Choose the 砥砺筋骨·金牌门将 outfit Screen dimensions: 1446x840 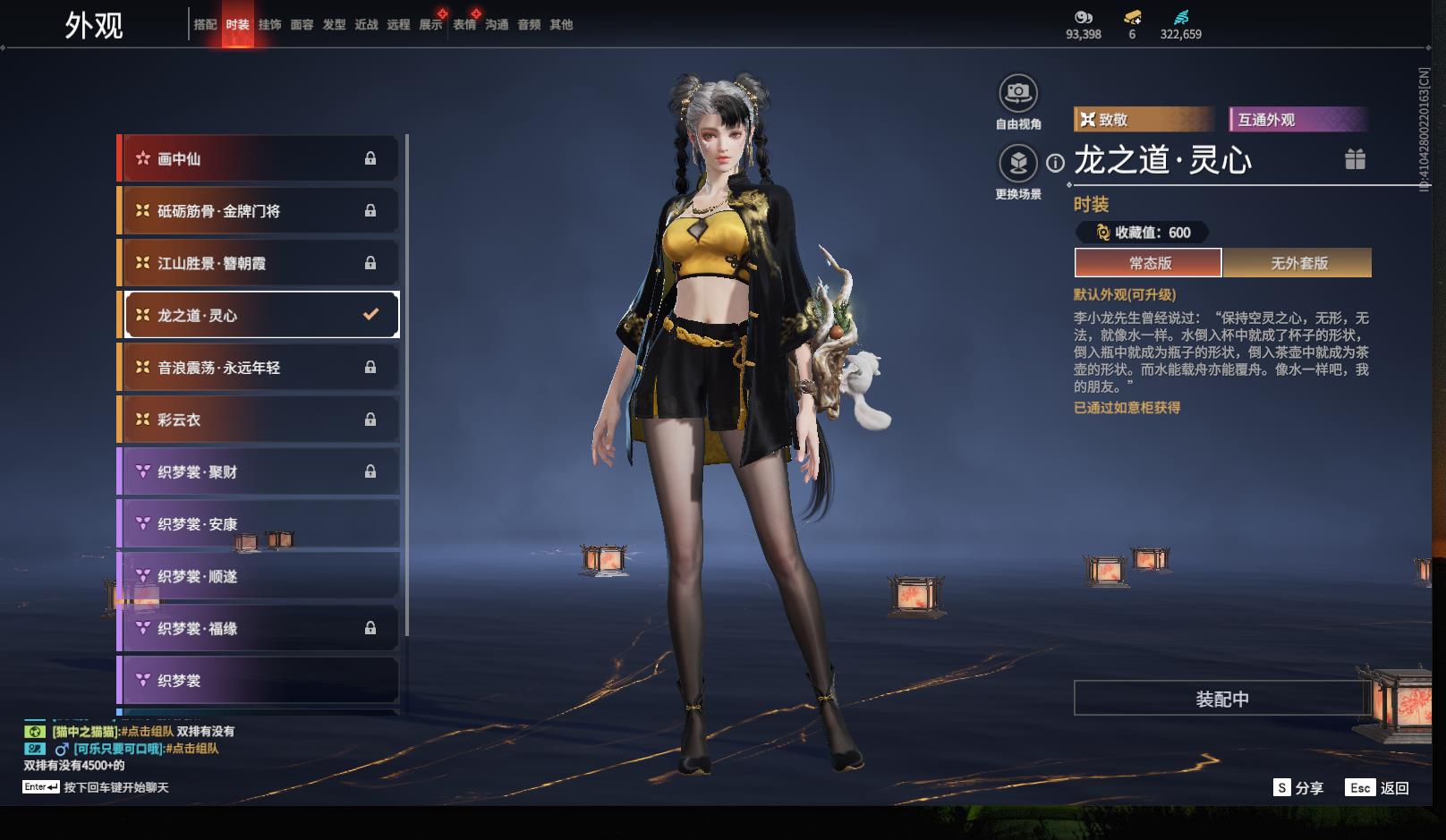(x=259, y=211)
